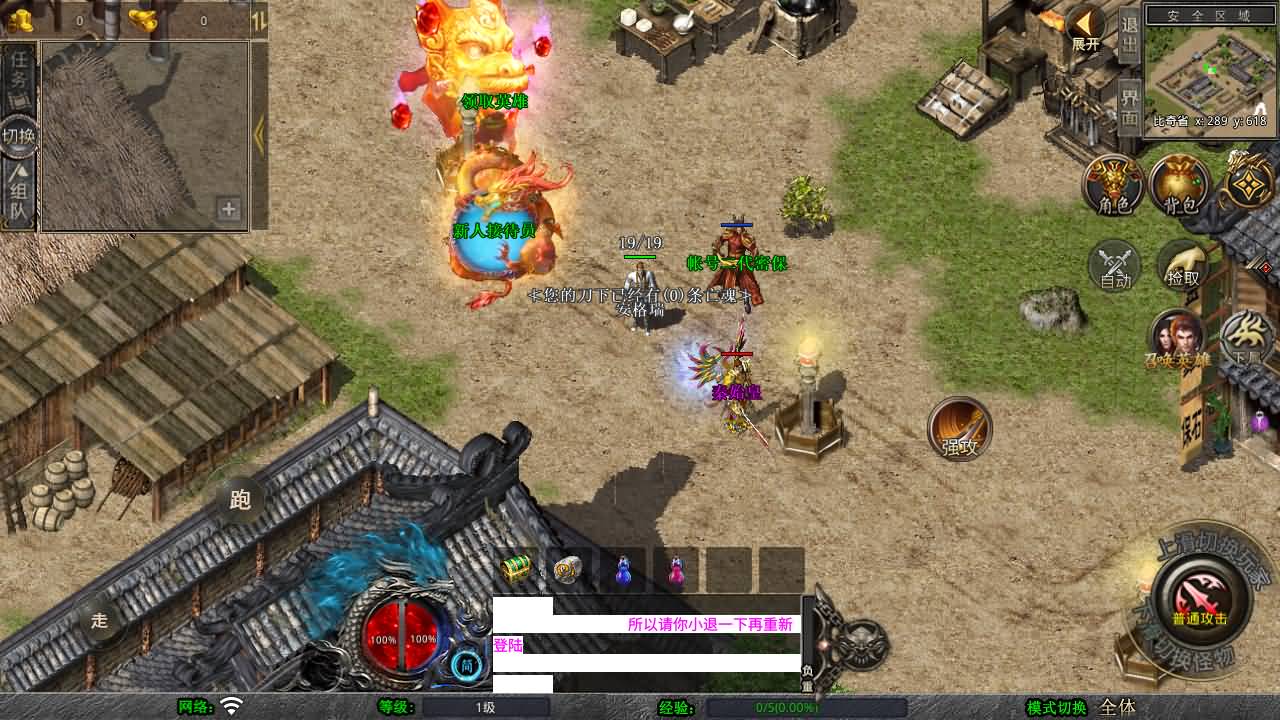This screenshot has height=720, width=1280.
Task: Use the 强攻 power attack skill
Action: coord(959,430)
